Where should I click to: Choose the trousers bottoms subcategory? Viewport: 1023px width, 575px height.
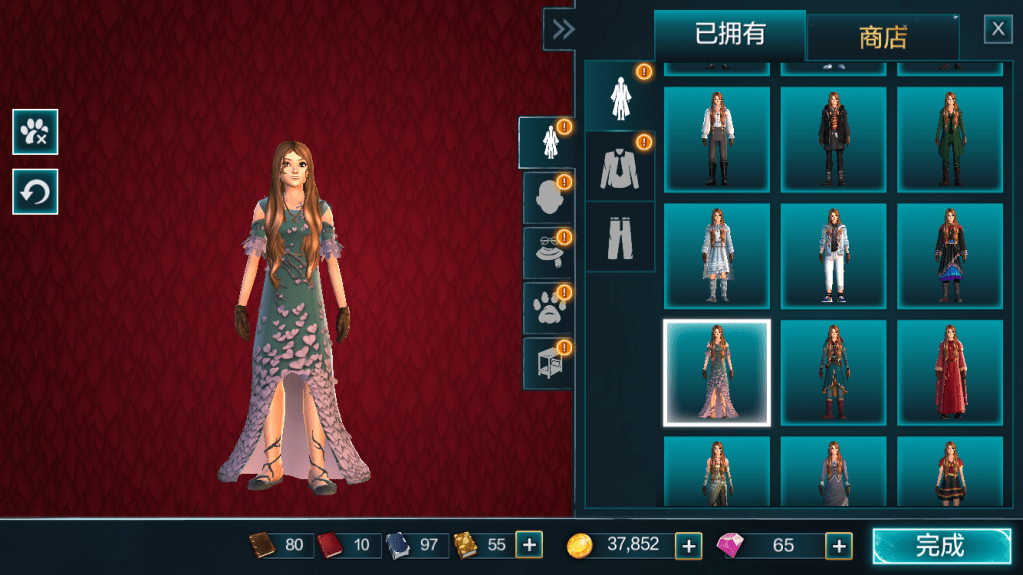click(619, 237)
